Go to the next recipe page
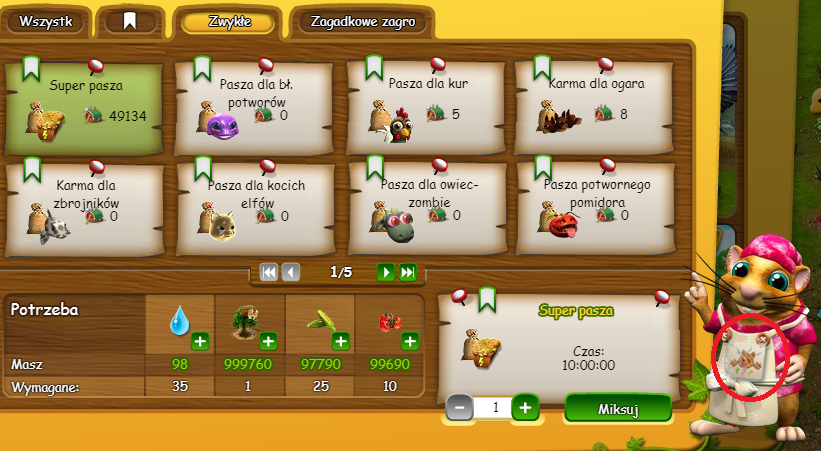The image size is (821, 451). pos(385,272)
